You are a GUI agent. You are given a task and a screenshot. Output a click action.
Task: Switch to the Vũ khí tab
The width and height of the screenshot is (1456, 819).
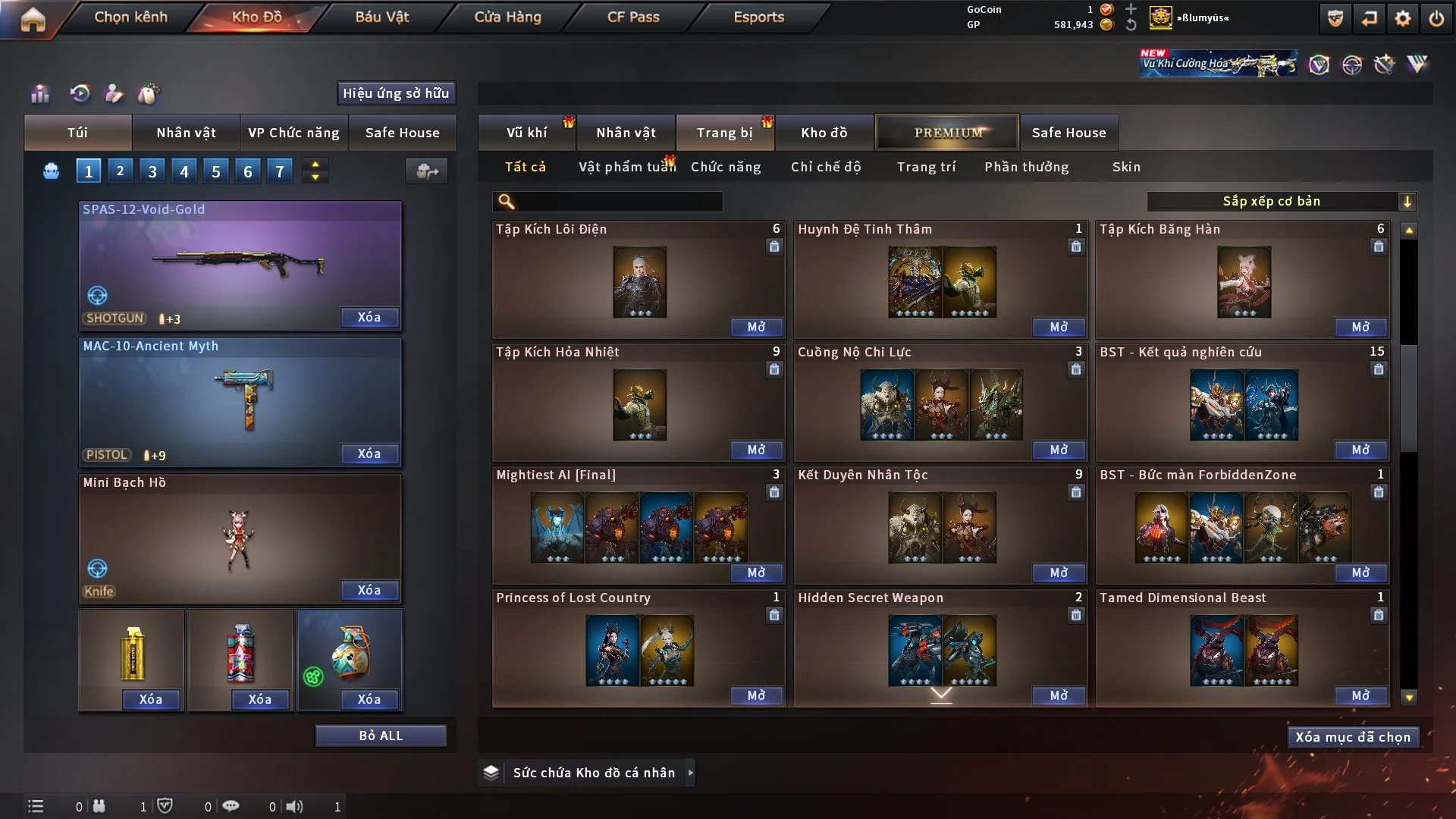[x=526, y=133]
